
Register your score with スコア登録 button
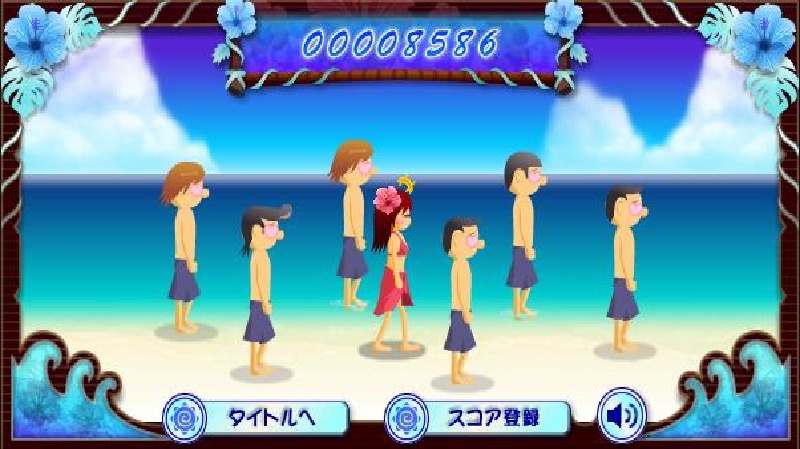click(480, 416)
